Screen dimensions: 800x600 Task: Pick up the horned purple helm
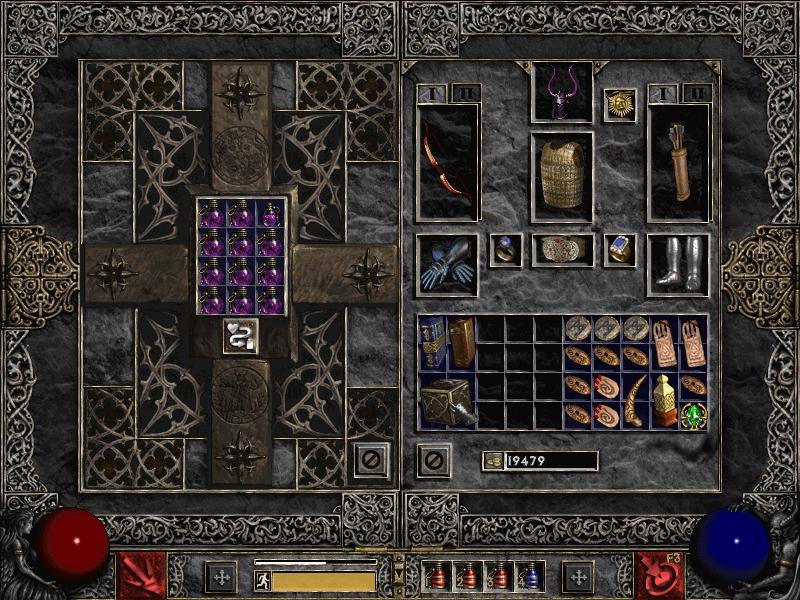[561, 93]
